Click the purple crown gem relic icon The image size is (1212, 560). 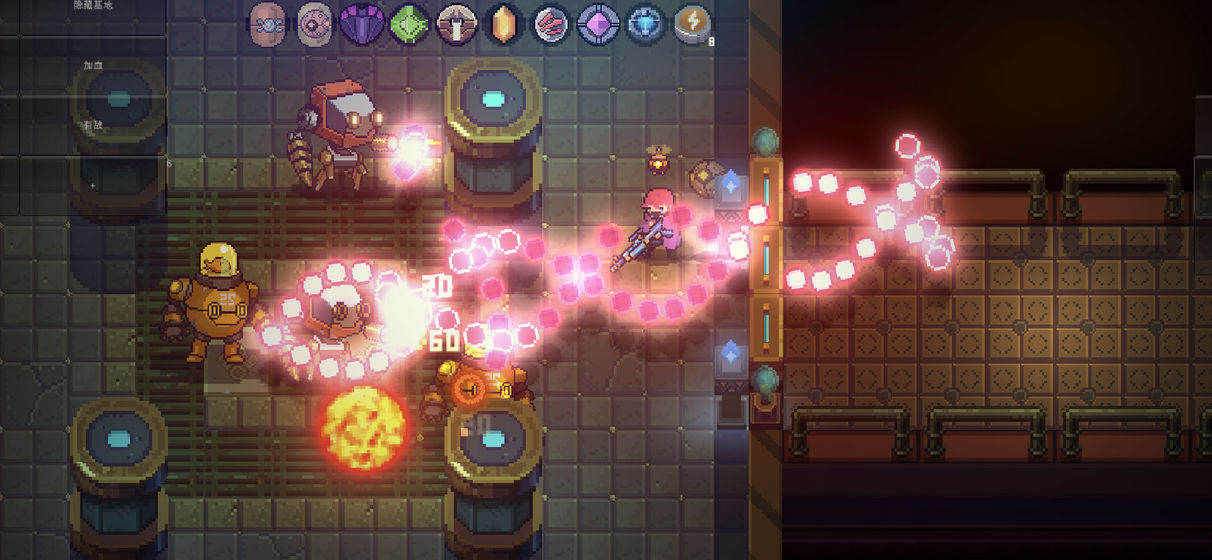tap(362, 22)
